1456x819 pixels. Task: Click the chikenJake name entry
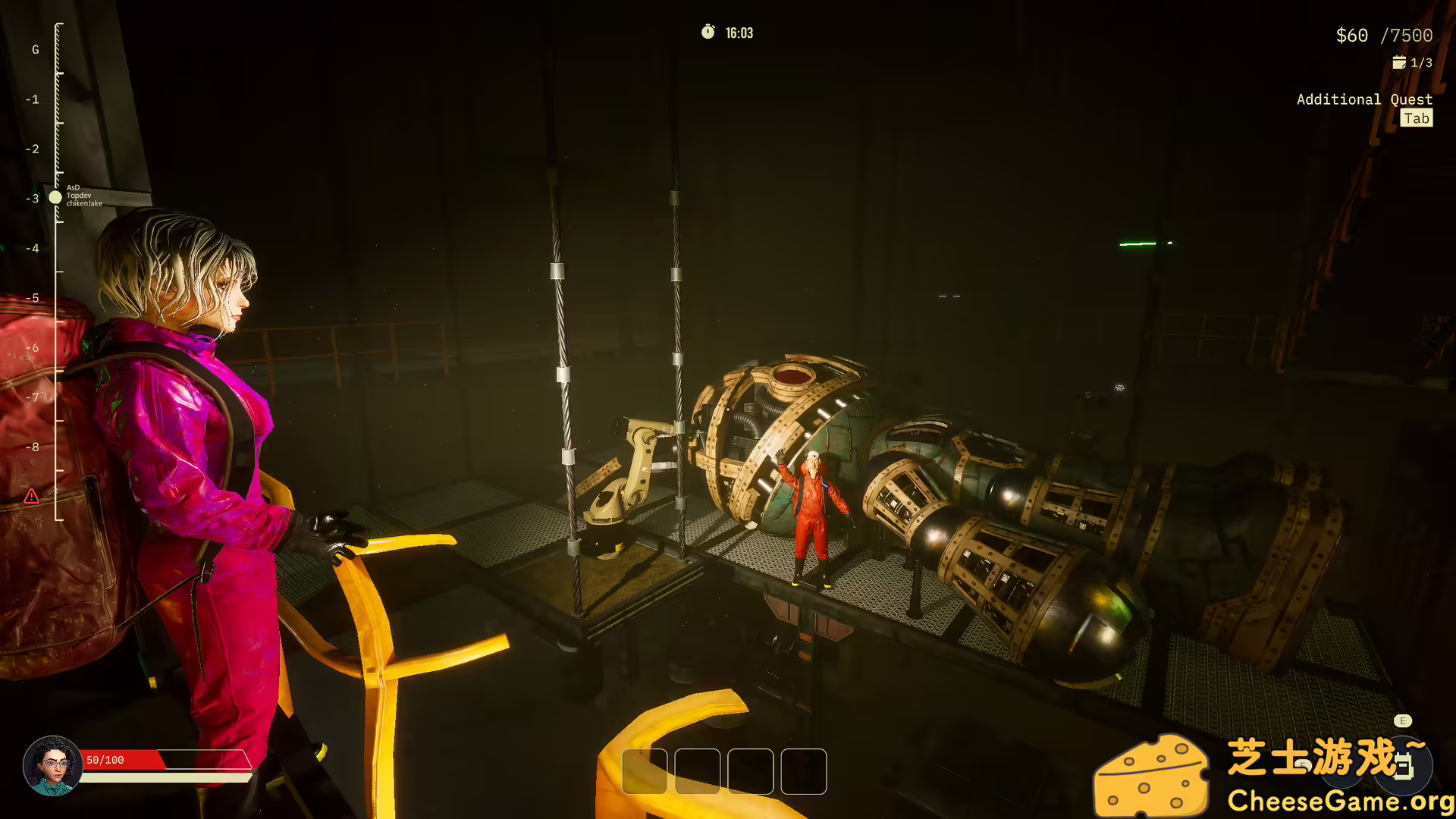85,203
